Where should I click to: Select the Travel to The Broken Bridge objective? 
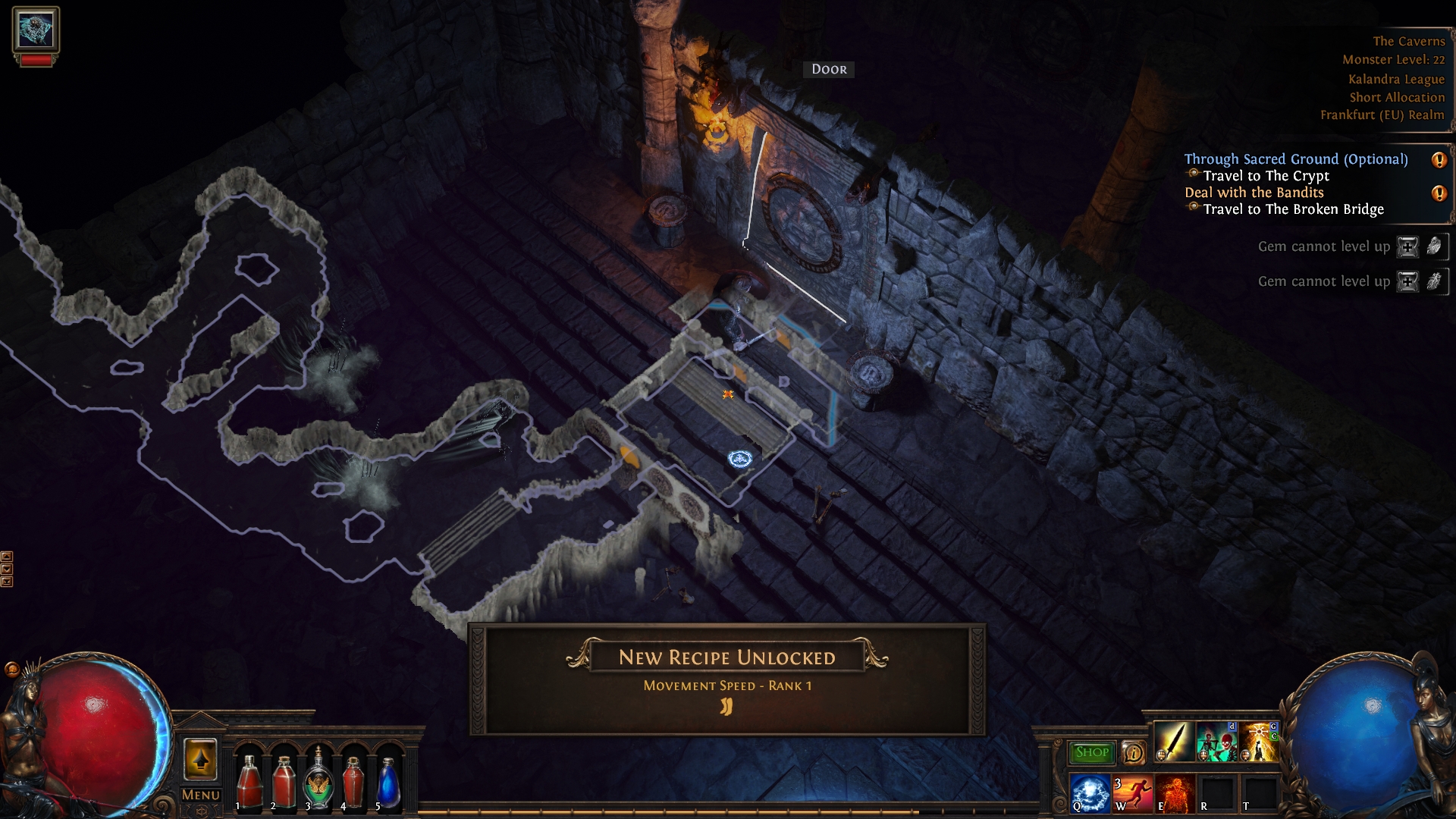[1294, 210]
